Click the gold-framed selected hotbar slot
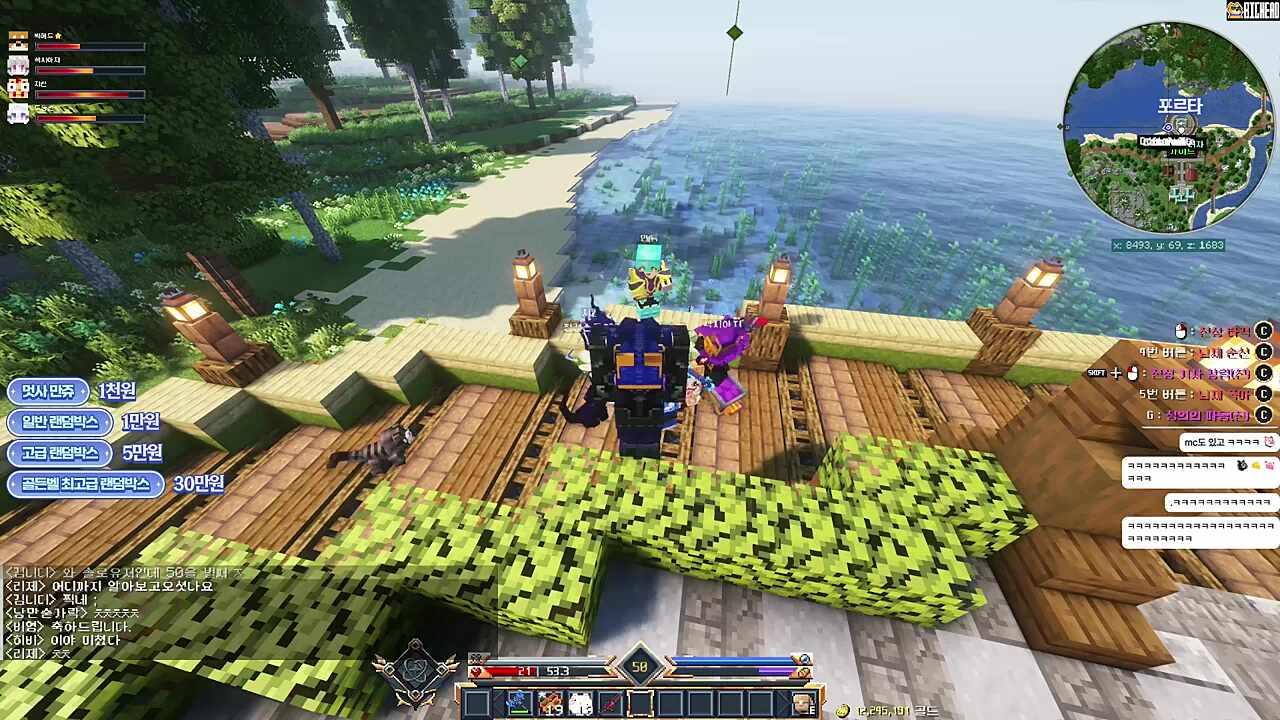 tap(640, 703)
